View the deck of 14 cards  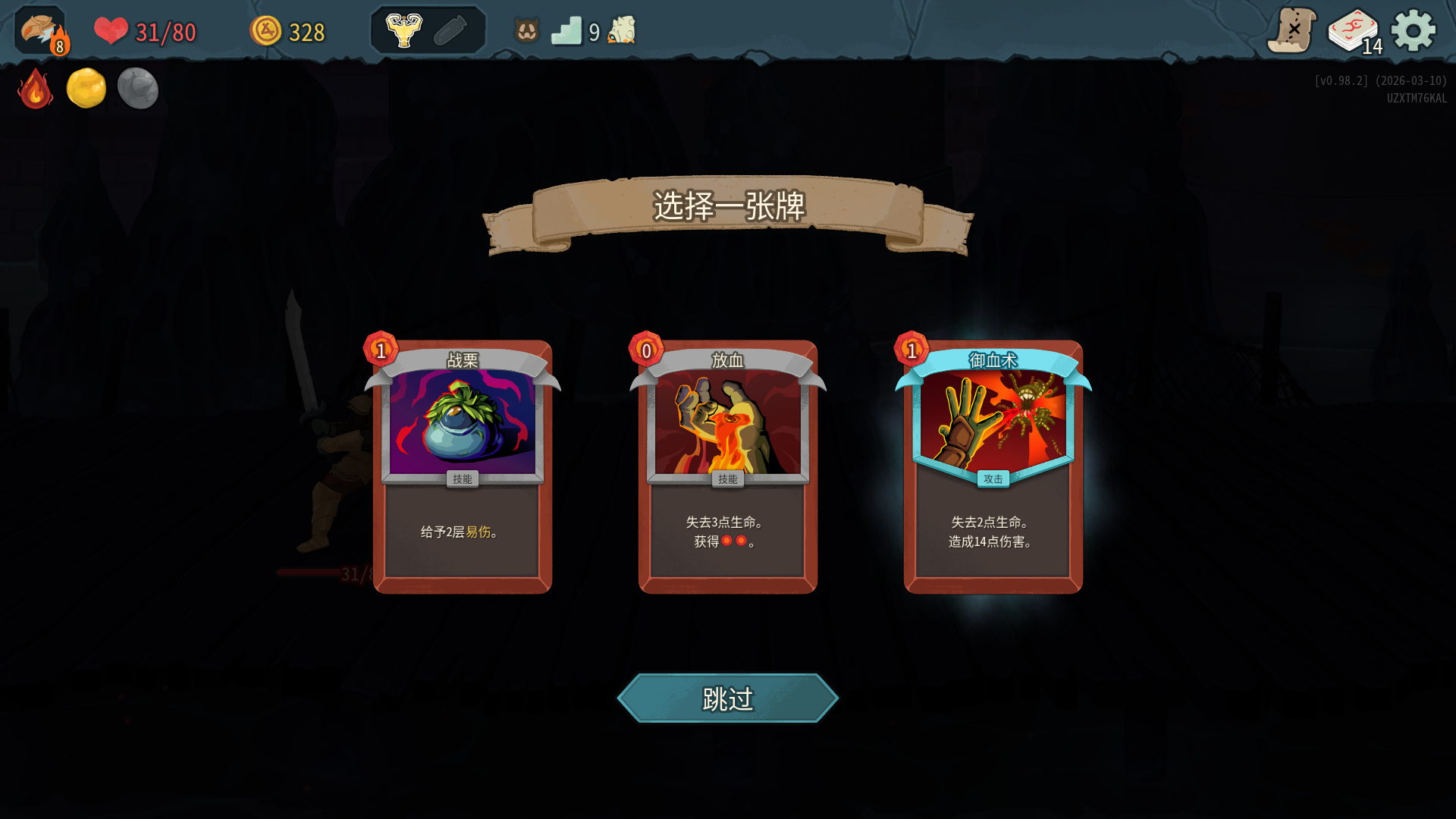1354,31
